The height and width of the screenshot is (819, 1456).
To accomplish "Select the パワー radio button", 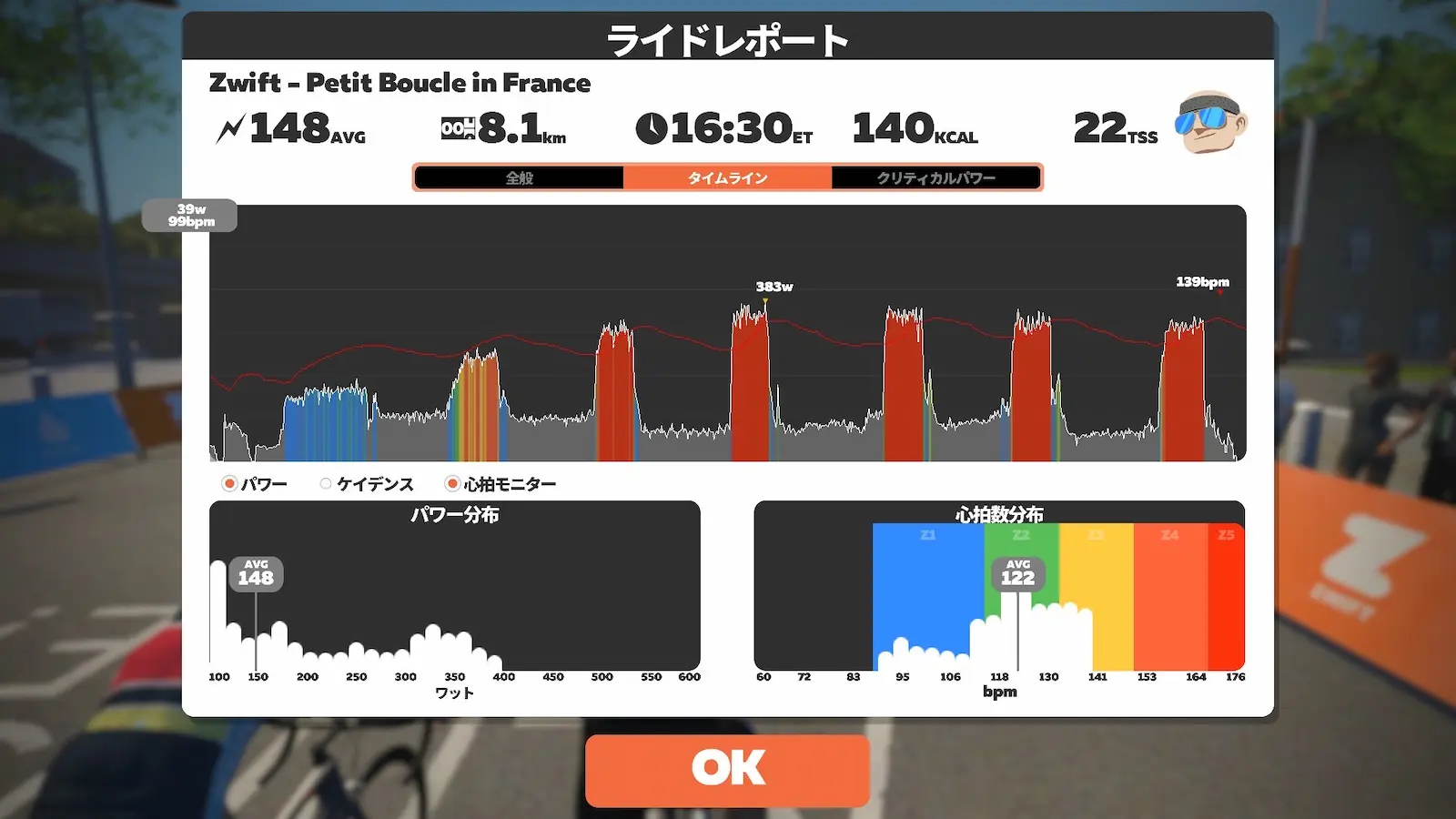I will [227, 483].
